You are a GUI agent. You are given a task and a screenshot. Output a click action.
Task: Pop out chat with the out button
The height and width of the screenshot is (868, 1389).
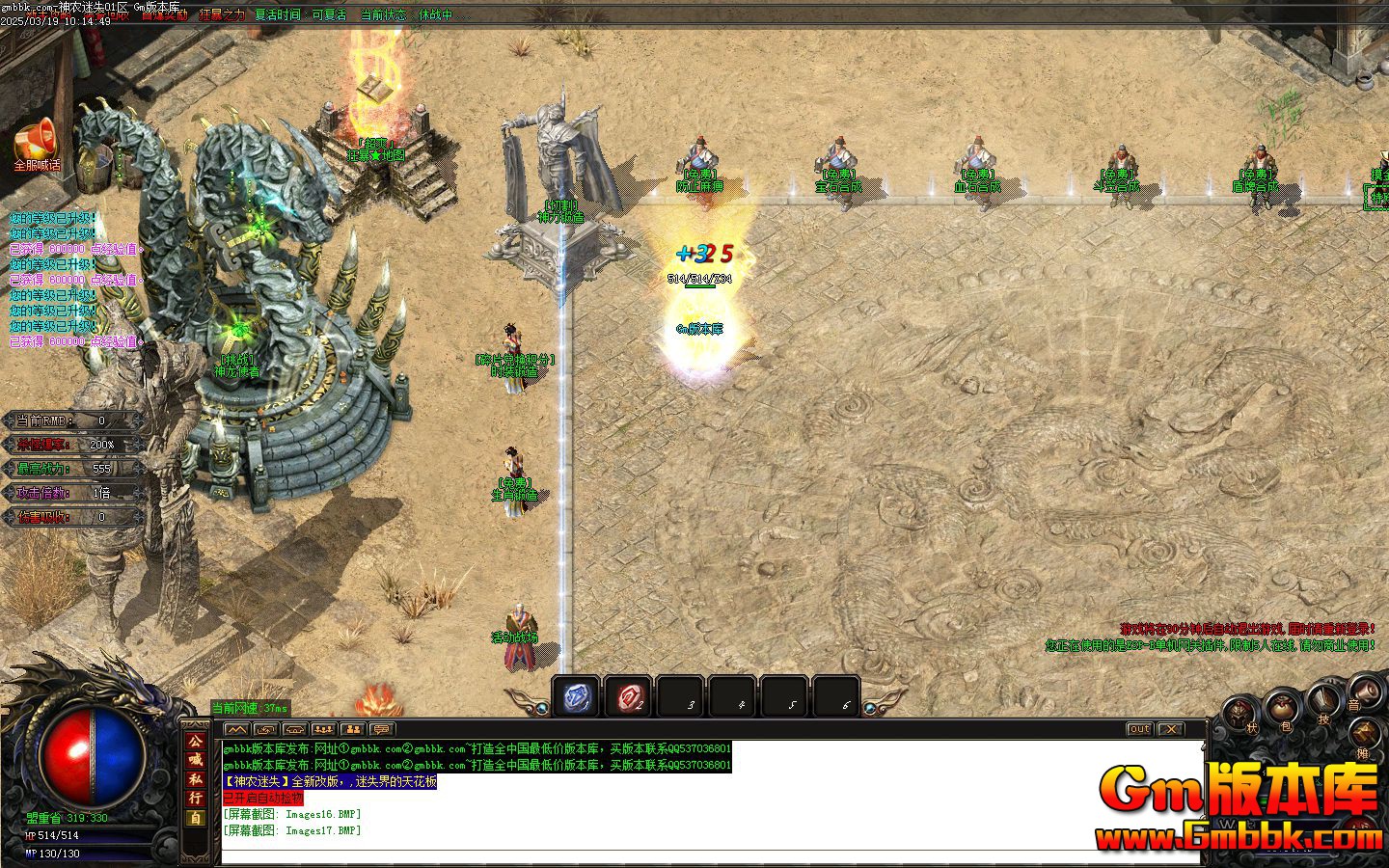pyautogui.click(x=1138, y=730)
